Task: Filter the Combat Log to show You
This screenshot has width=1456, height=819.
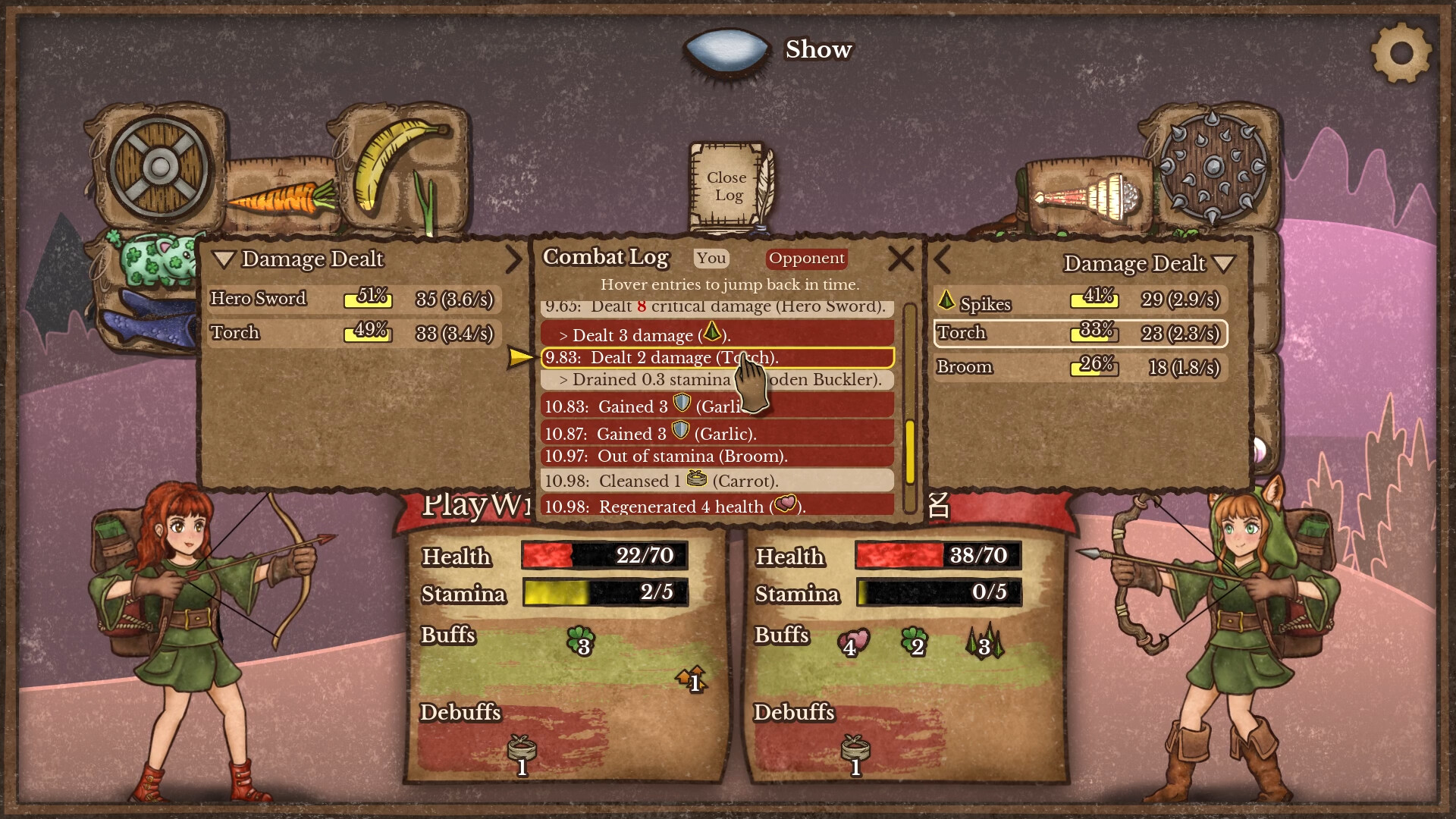Action: click(710, 259)
